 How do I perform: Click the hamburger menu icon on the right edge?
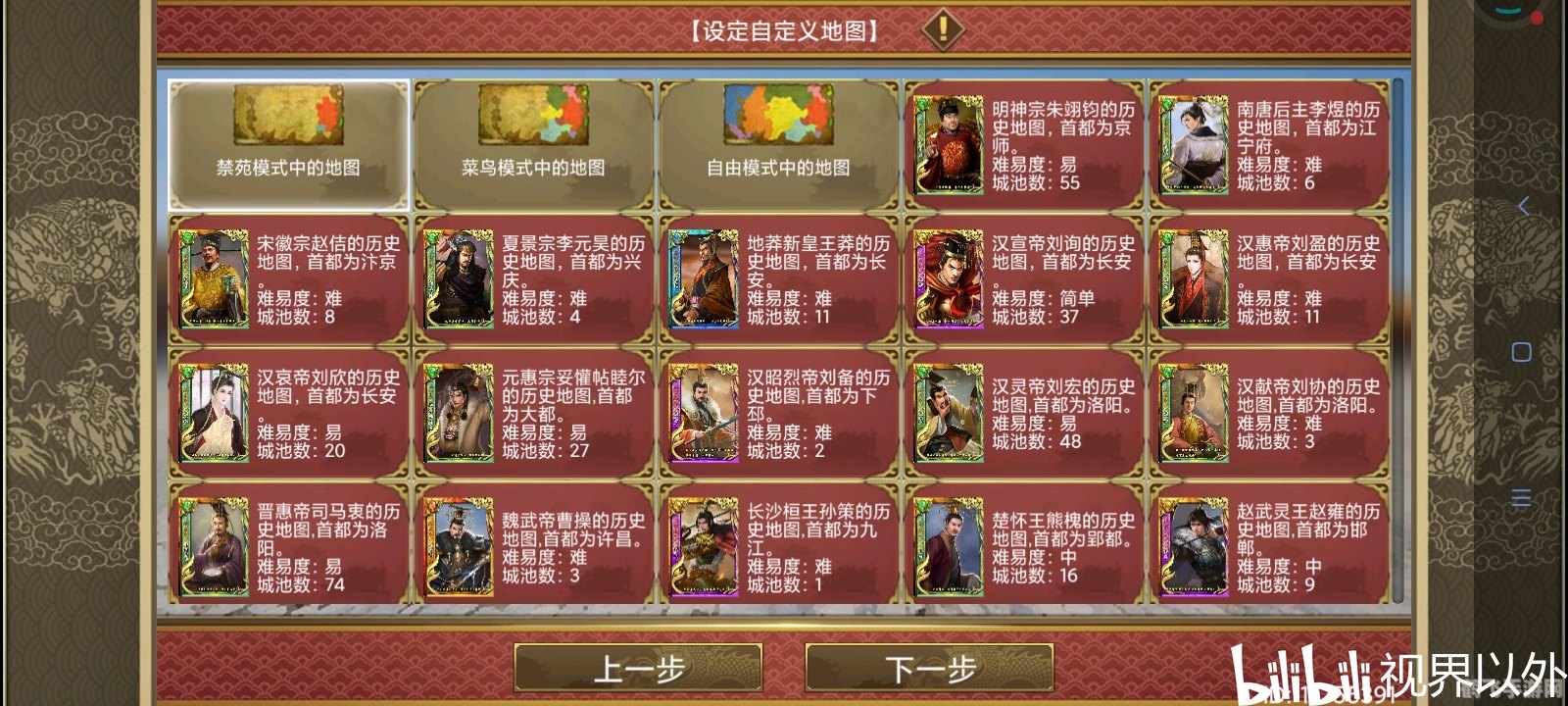tap(1522, 496)
